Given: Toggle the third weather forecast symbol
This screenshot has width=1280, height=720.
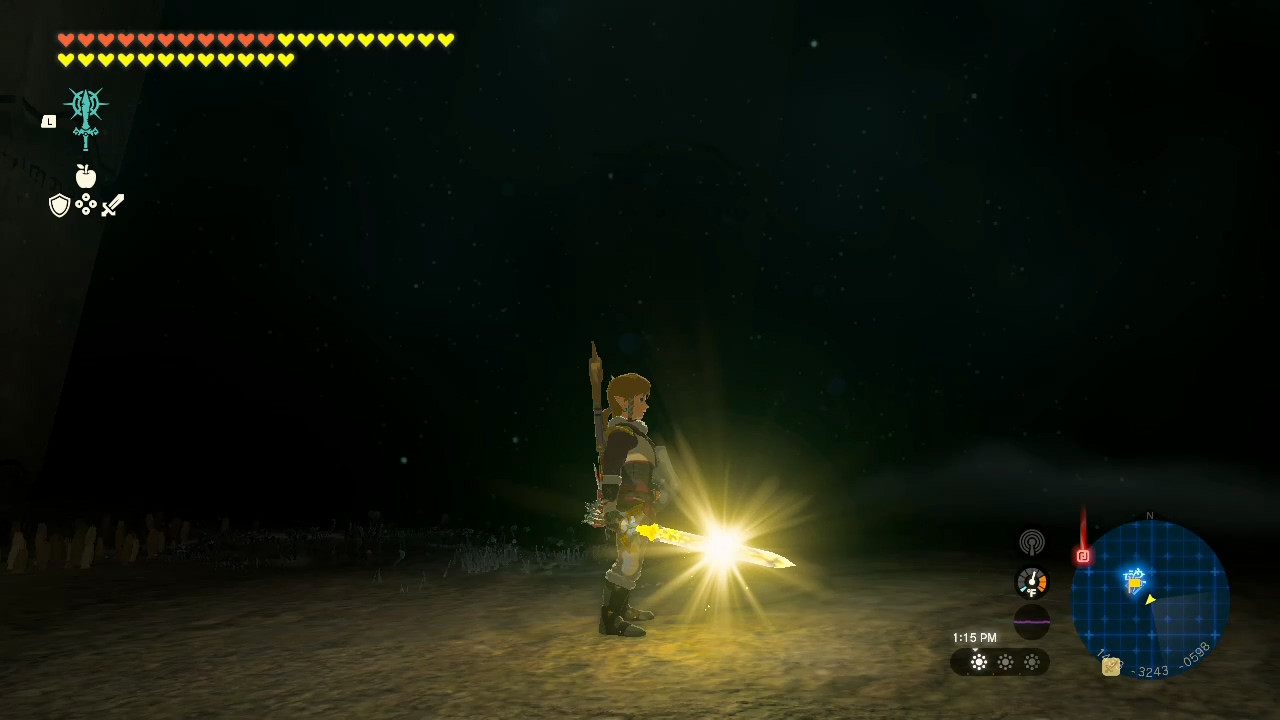Looking at the screenshot, I should [x=1032, y=662].
